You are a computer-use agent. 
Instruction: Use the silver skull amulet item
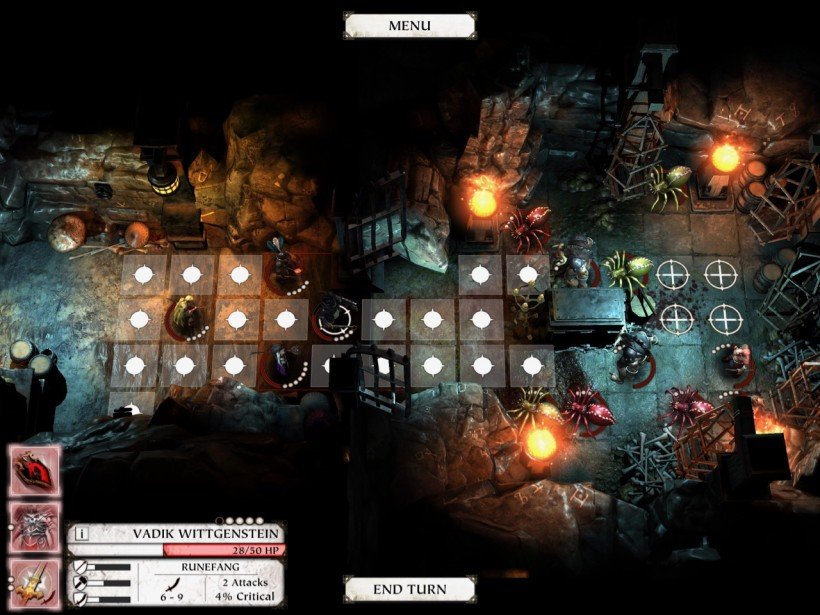[34, 525]
